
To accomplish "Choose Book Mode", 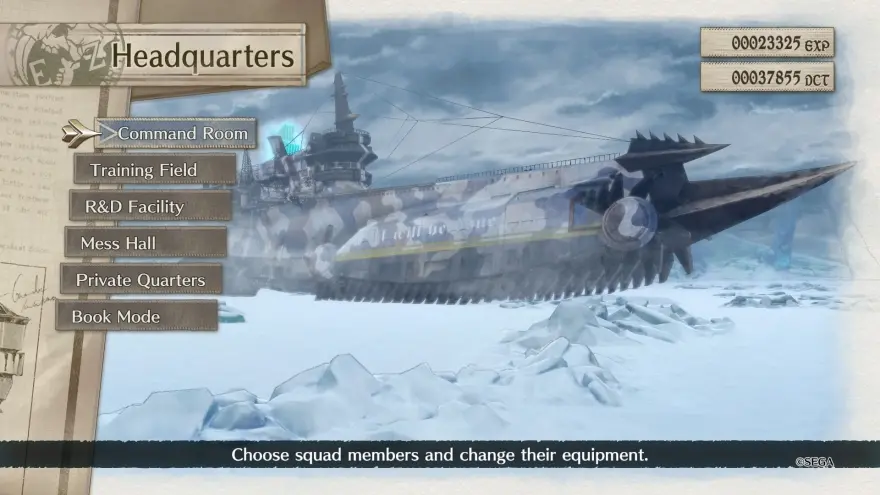I will point(137,317).
